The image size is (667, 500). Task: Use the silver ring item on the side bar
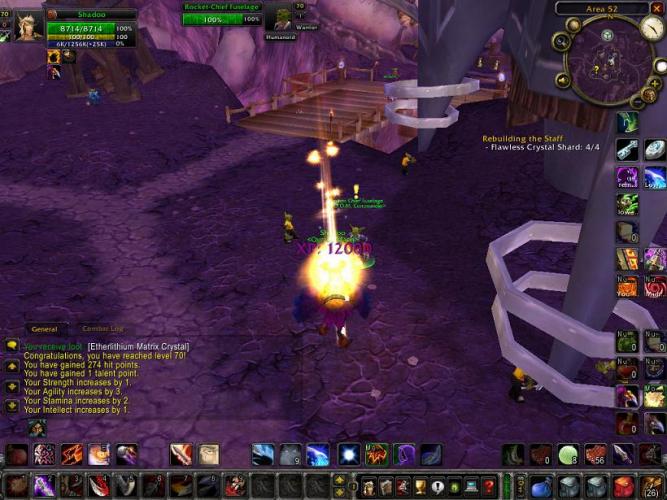point(653,150)
